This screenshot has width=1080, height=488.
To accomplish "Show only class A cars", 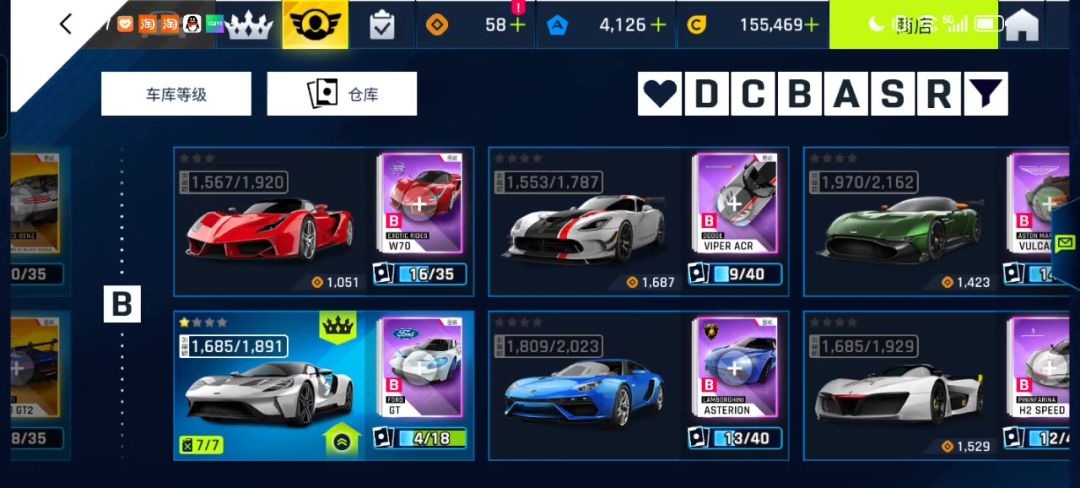I will coord(846,94).
